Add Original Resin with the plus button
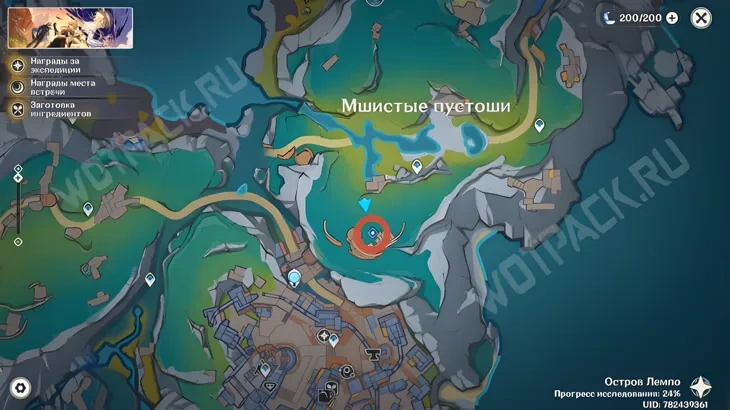The image size is (730, 410). (x=672, y=18)
